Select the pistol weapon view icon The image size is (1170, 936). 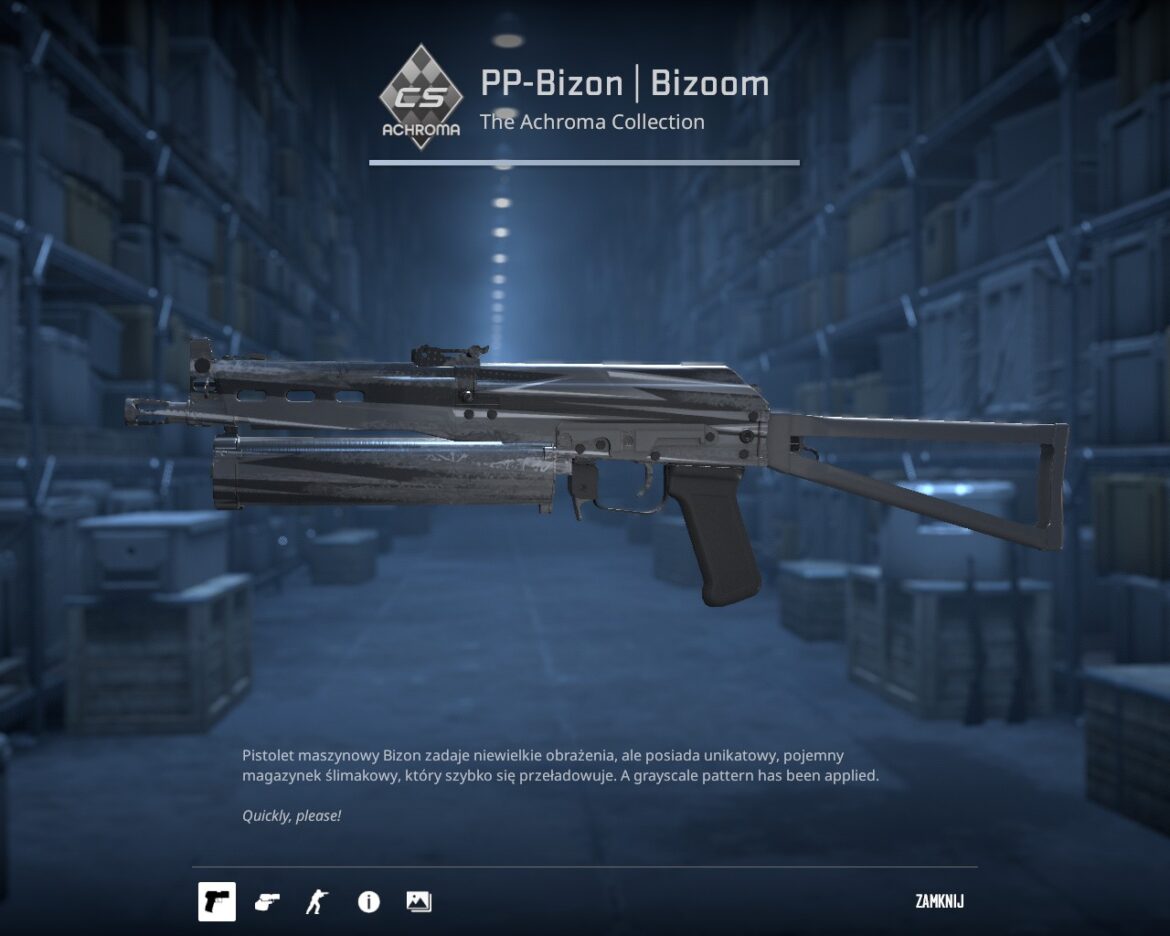[x=217, y=902]
